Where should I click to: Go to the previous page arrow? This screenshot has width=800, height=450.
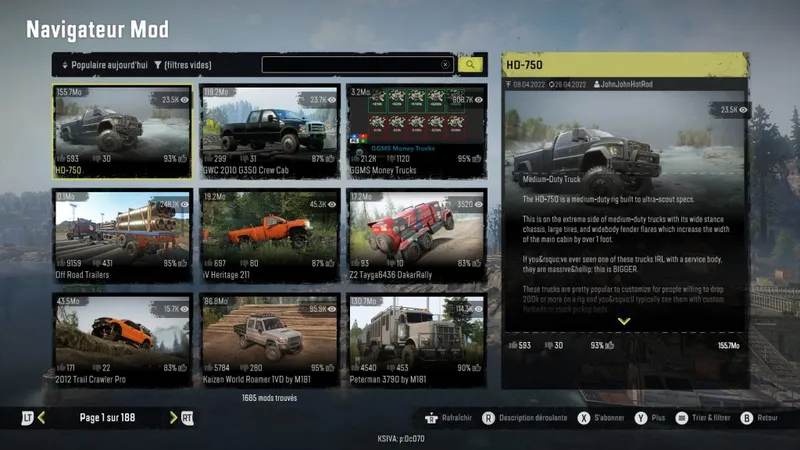click(x=42, y=417)
